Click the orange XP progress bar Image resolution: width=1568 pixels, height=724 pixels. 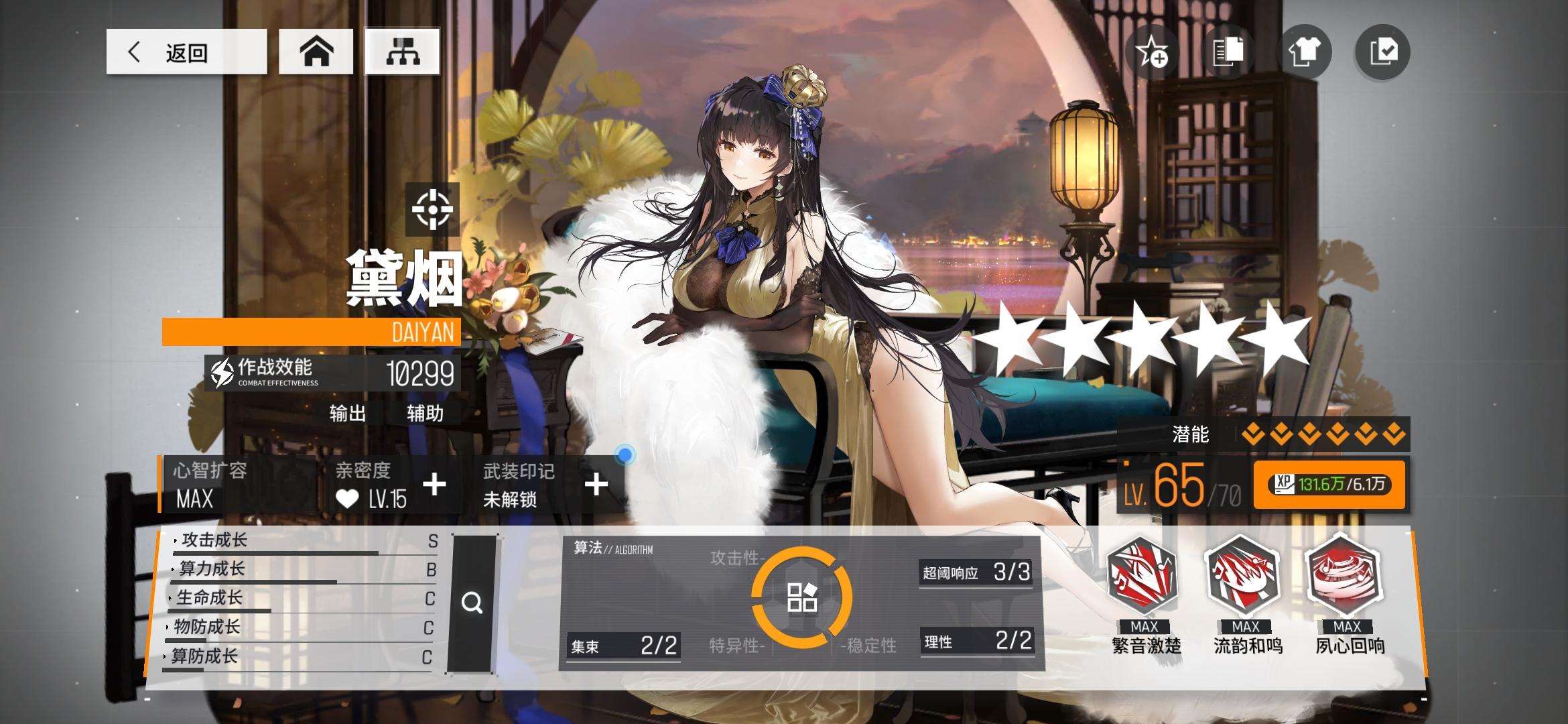[x=1329, y=484]
